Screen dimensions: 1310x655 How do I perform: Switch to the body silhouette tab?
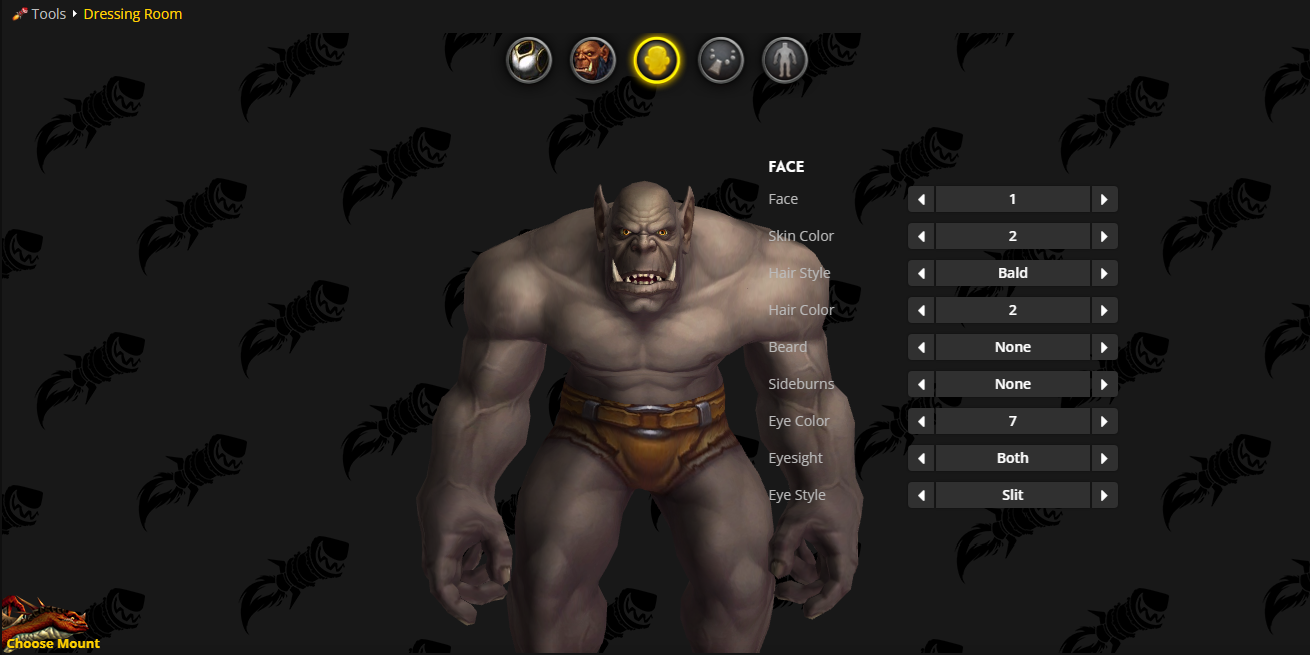(785, 60)
